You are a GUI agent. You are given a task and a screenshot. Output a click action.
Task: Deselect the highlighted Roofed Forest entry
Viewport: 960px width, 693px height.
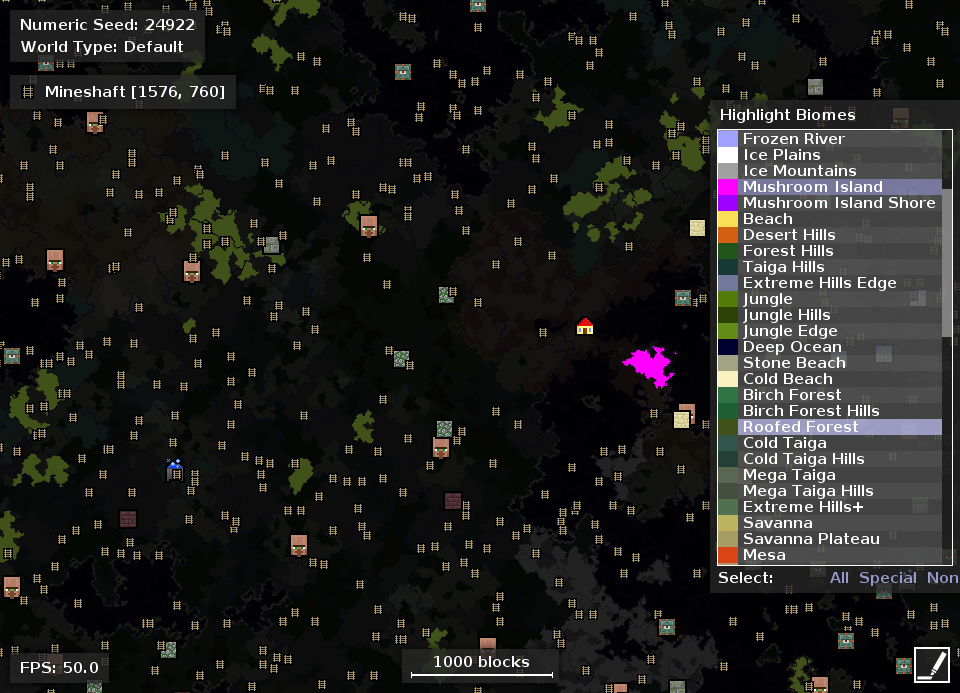click(800, 427)
